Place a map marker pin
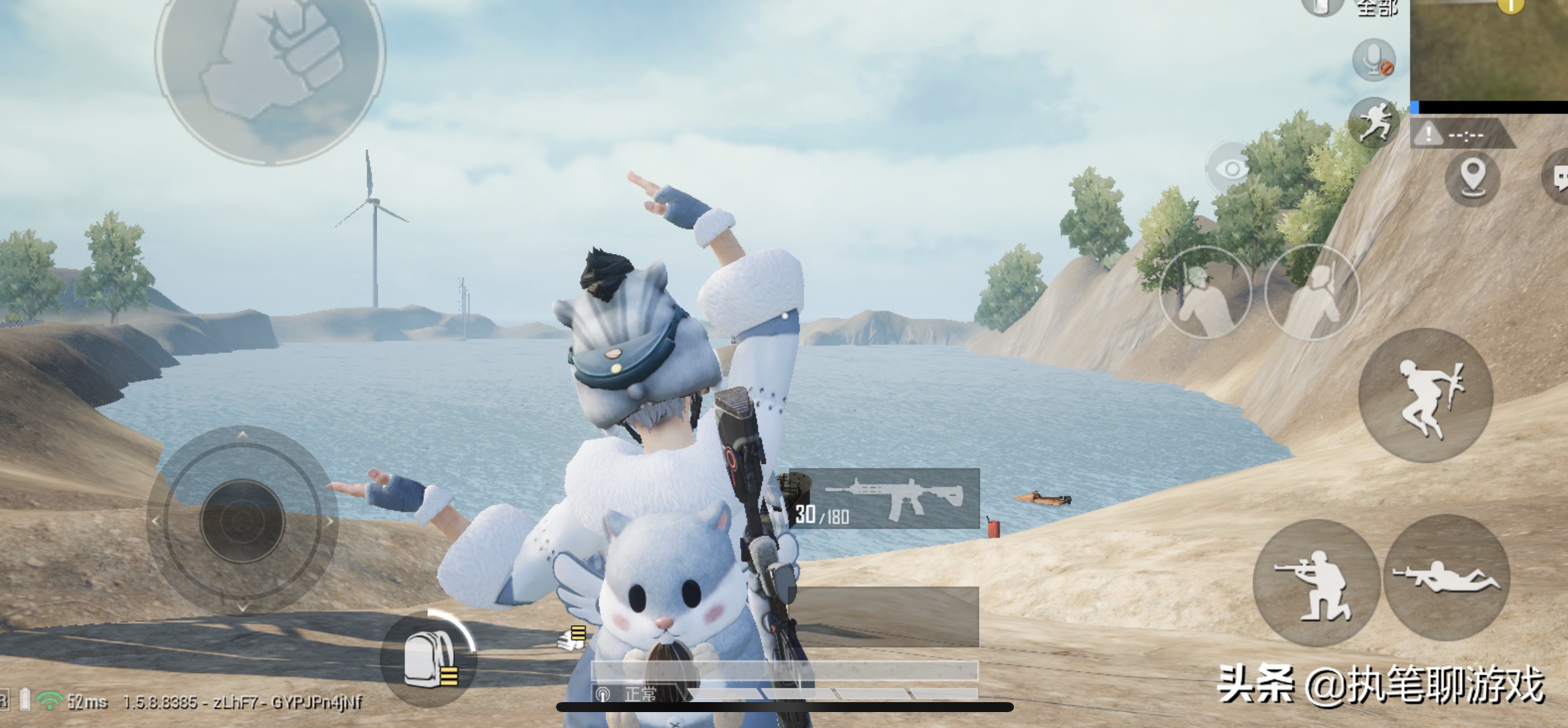This screenshot has width=1568, height=728. click(x=1472, y=178)
